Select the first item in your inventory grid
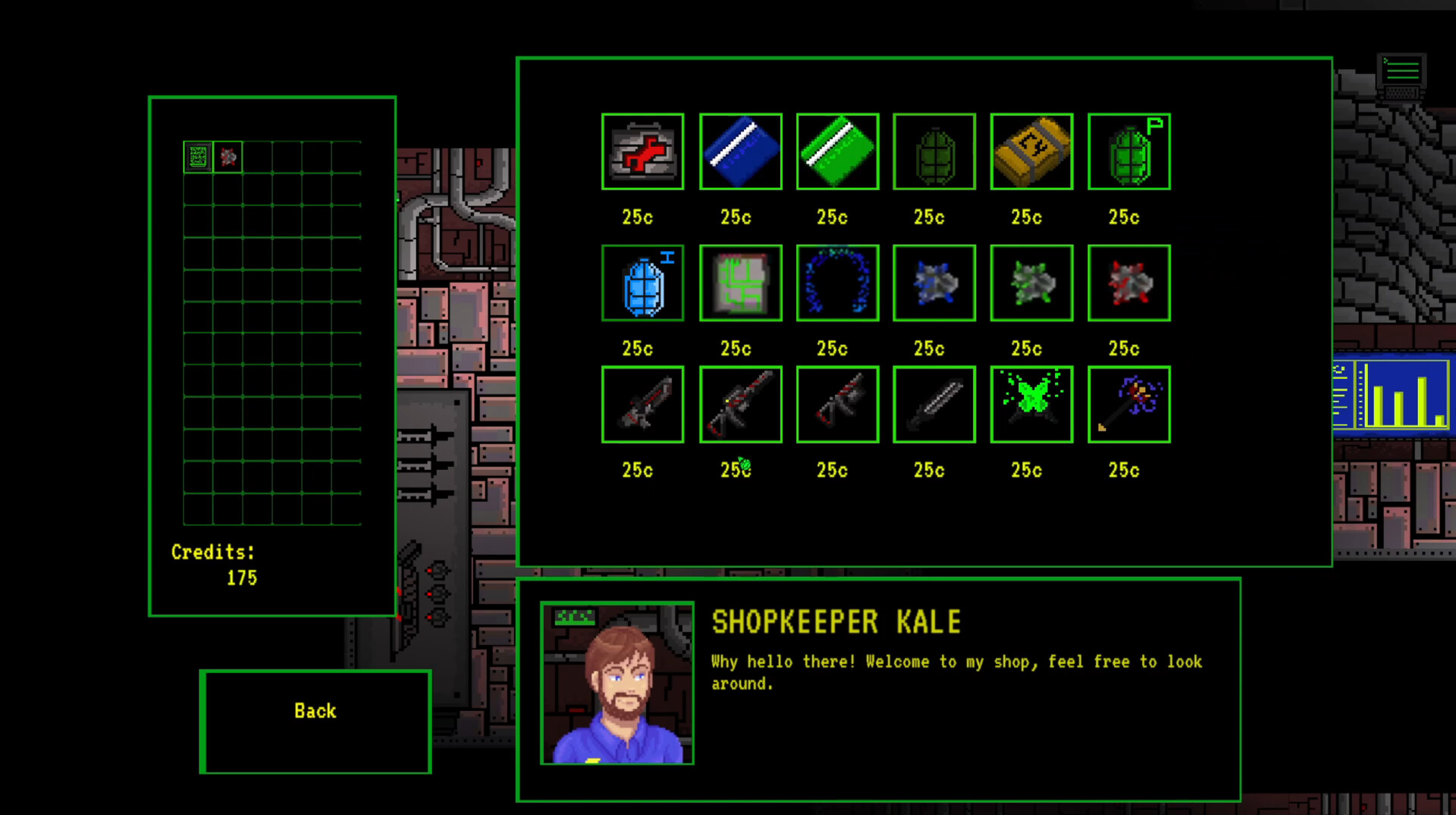The width and height of the screenshot is (1456, 815). (x=197, y=155)
